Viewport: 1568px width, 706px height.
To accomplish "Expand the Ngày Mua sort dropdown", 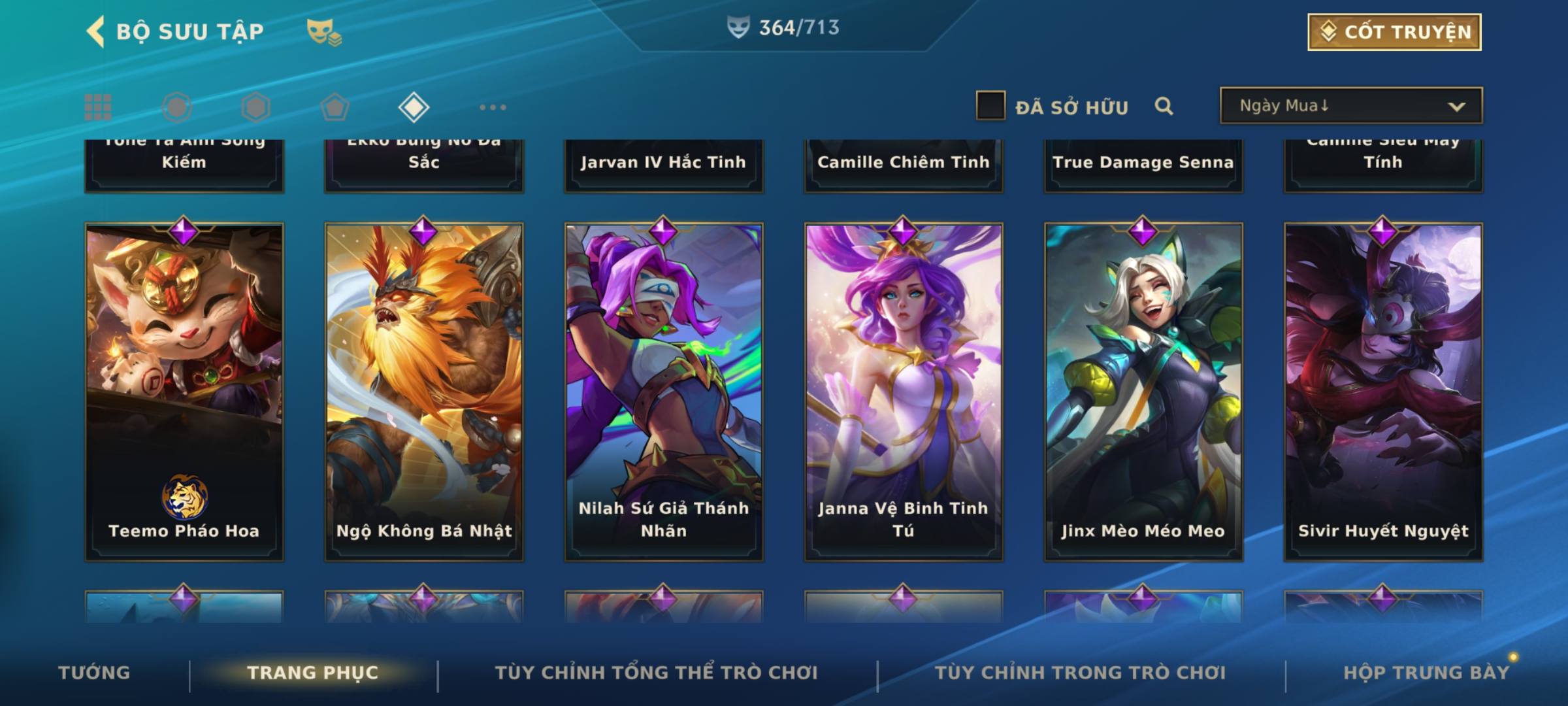I will click(1350, 106).
